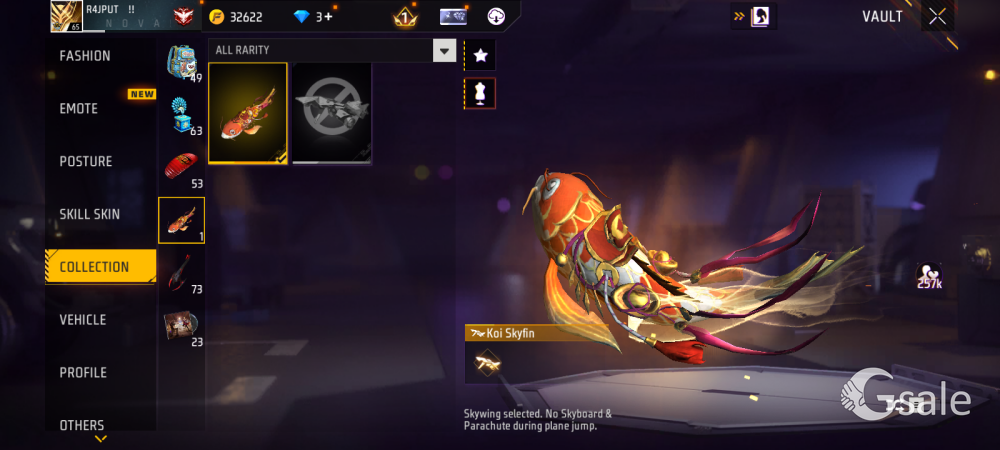The height and width of the screenshot is (450, 1000).
Task: Select the koi skywing category icon
Action: [181, 220]
